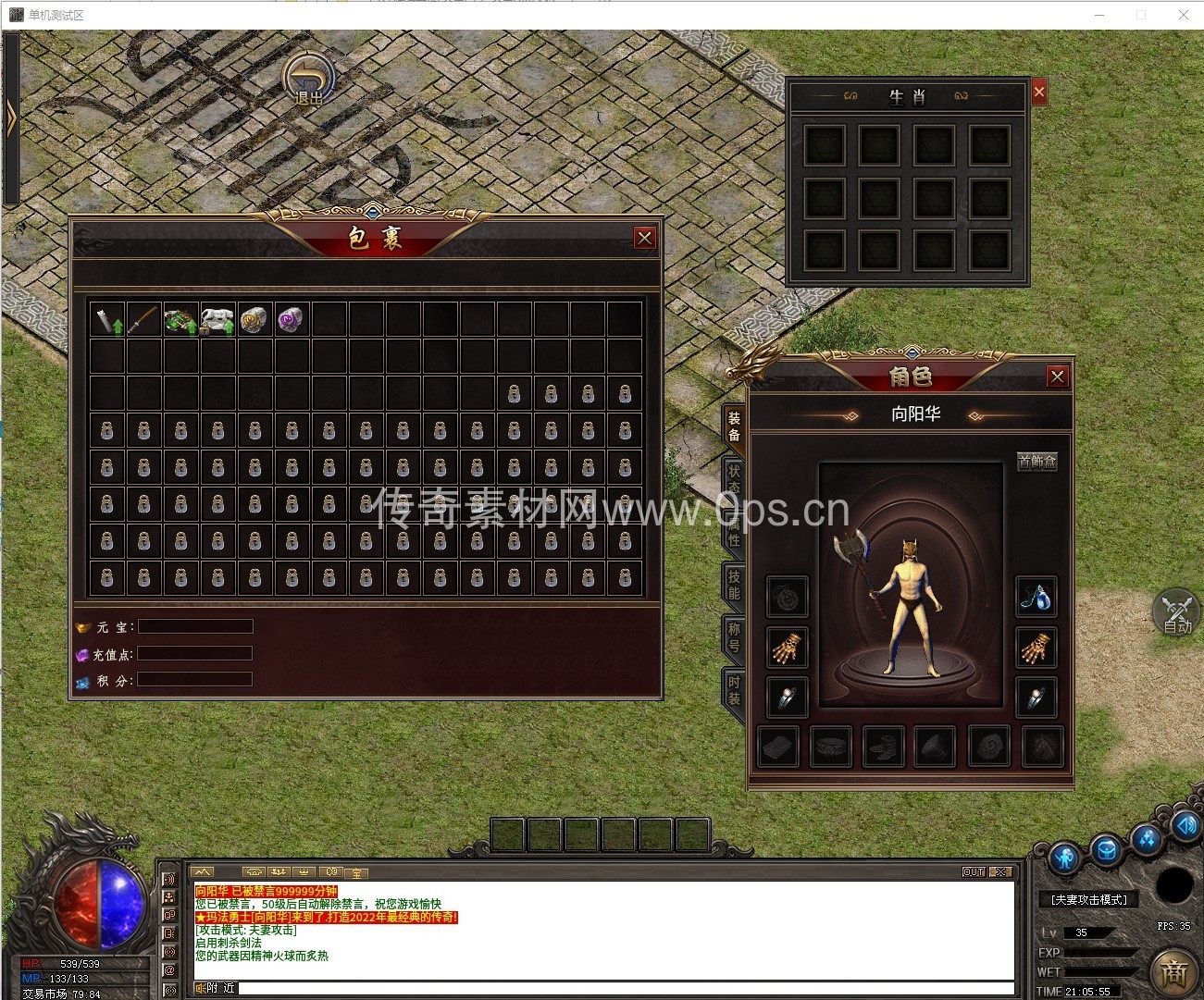
Task: Open the 首饰盒 jewelry box
Action: (x=1036, y=462)
